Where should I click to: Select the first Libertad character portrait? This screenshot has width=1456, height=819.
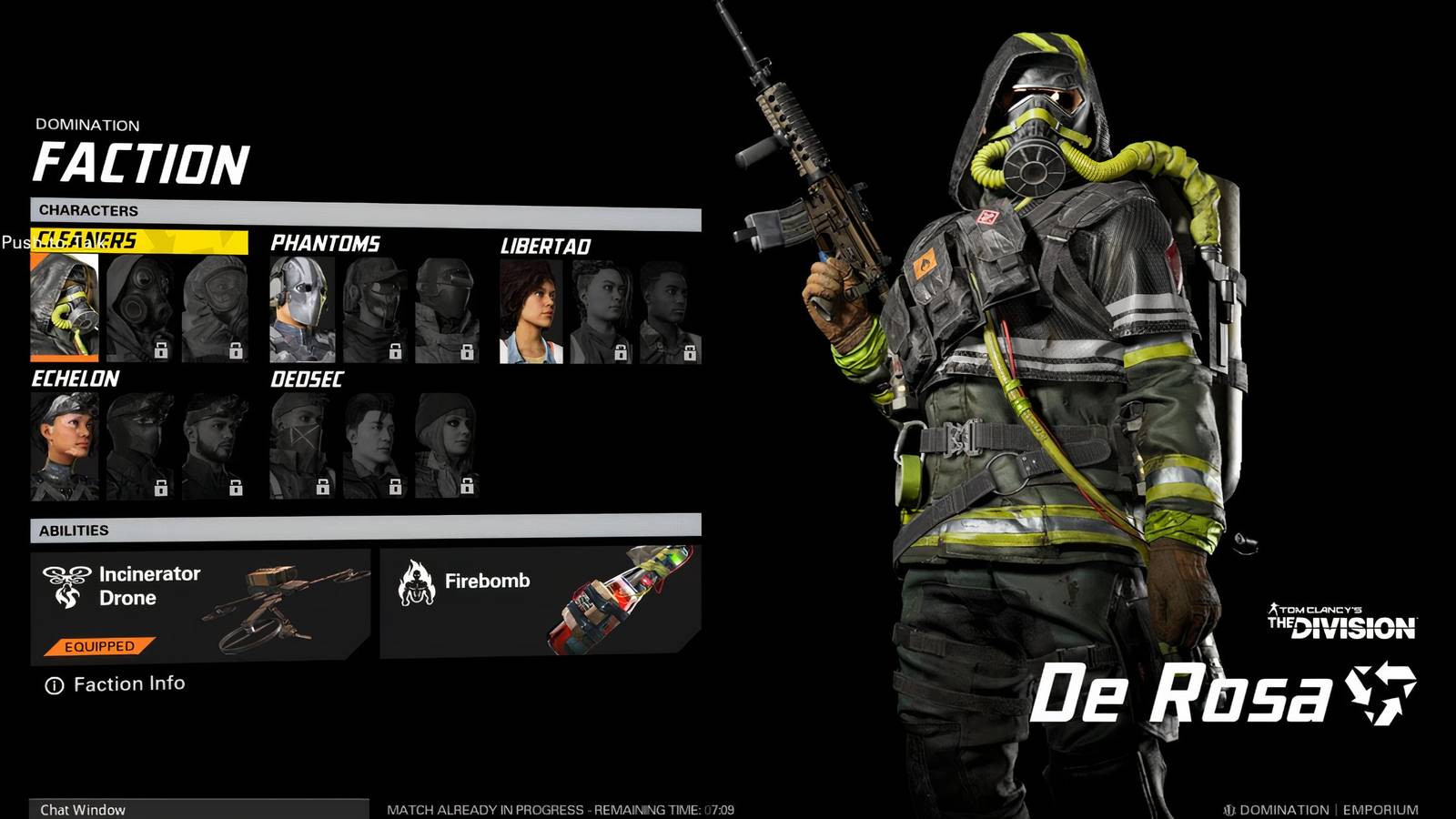[532, 308]
